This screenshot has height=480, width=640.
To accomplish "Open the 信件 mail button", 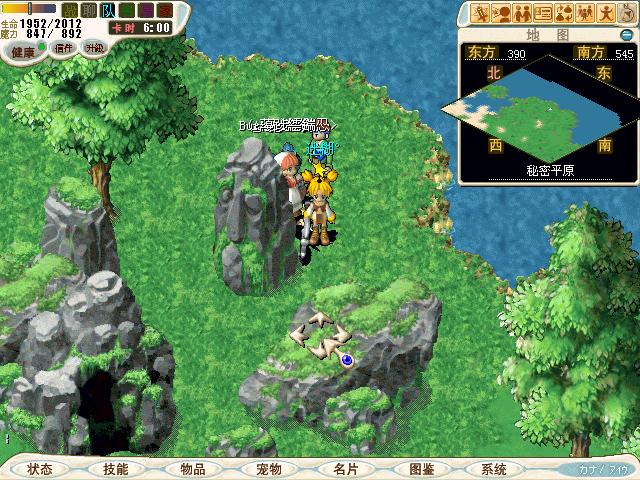I will pos(63,48).
